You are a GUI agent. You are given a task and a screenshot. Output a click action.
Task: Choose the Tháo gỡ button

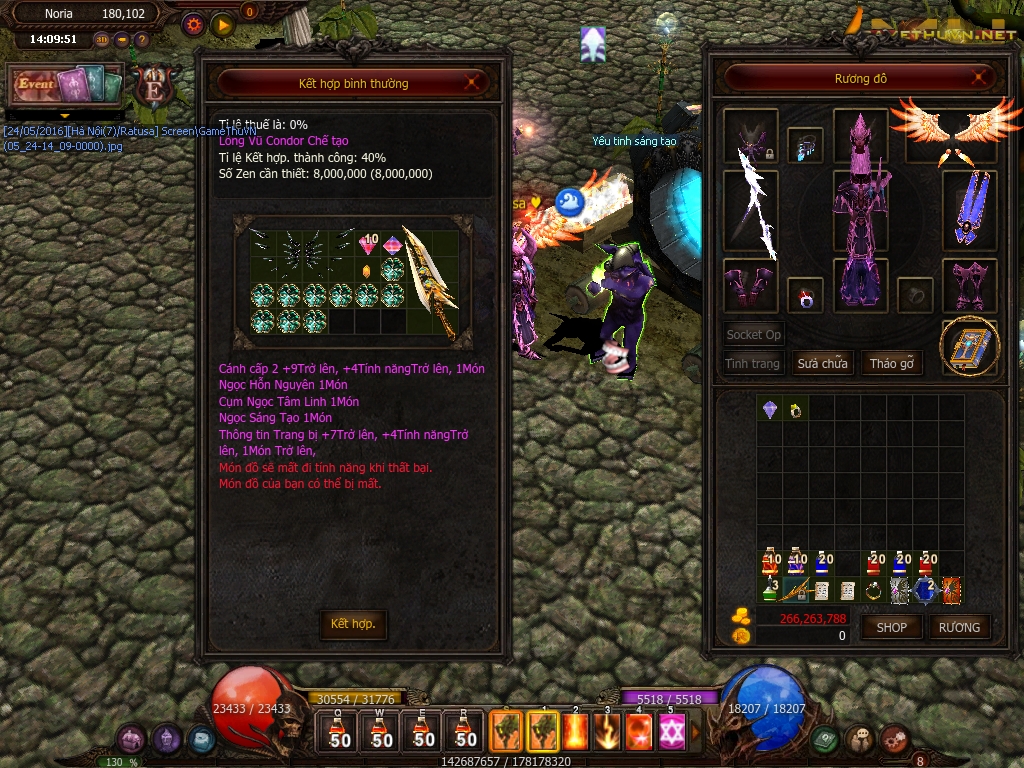click(891, 363)
